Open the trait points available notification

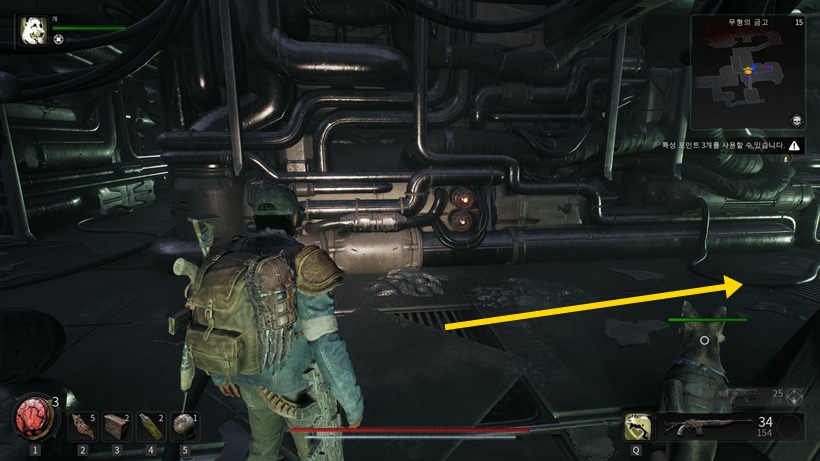(731, 145)
